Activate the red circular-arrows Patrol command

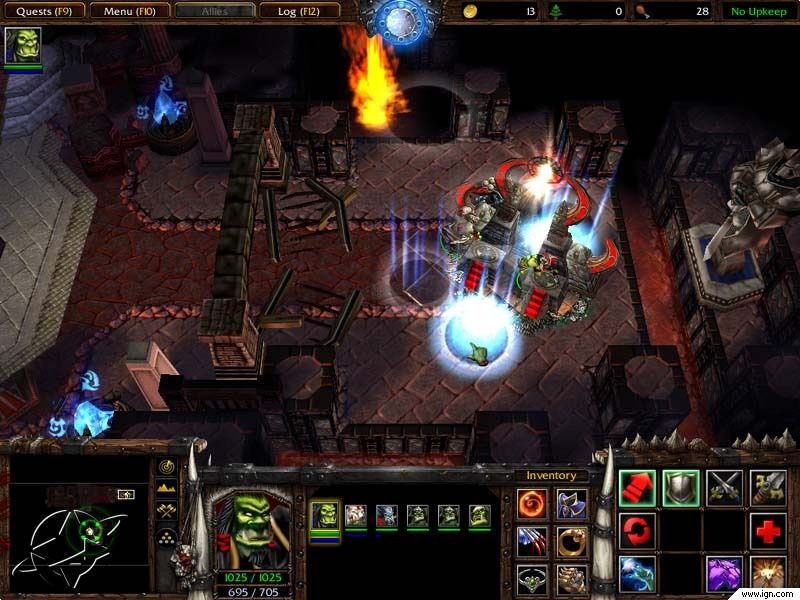(x=637, y=531)
